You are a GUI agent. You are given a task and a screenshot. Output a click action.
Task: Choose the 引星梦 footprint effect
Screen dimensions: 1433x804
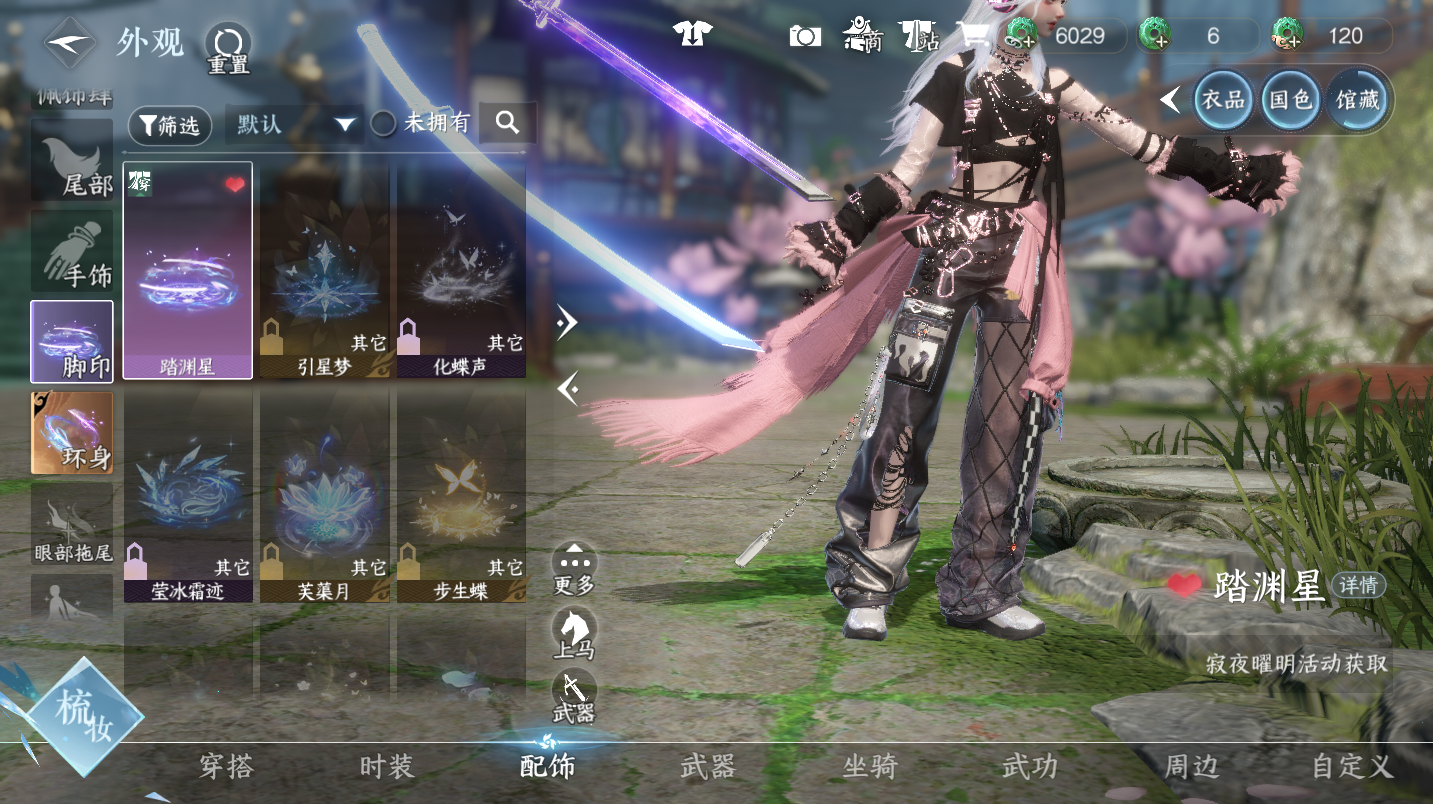point(324,270)
